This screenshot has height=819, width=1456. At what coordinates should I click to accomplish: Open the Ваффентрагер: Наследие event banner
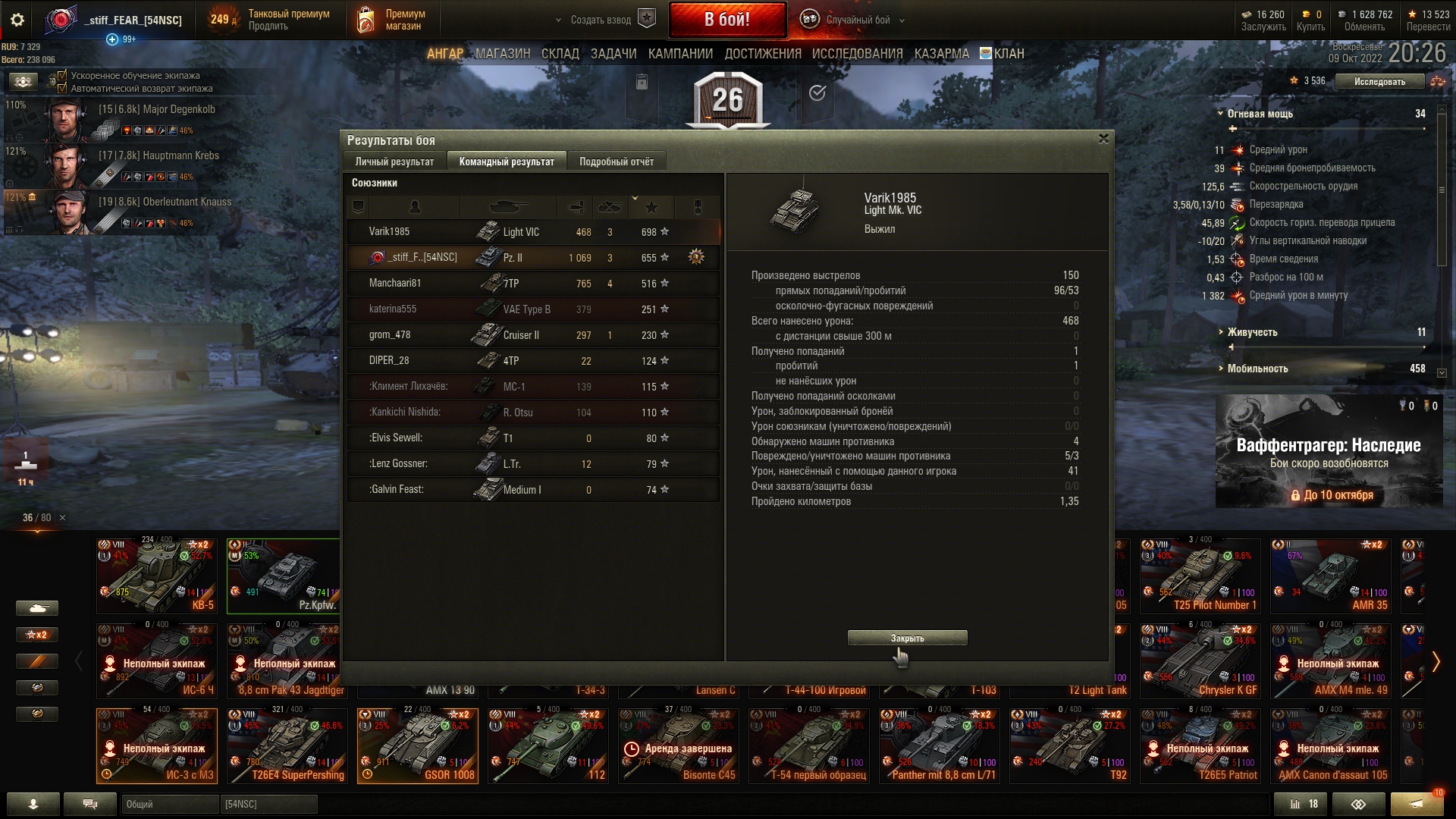click(x=1329, y=451)
